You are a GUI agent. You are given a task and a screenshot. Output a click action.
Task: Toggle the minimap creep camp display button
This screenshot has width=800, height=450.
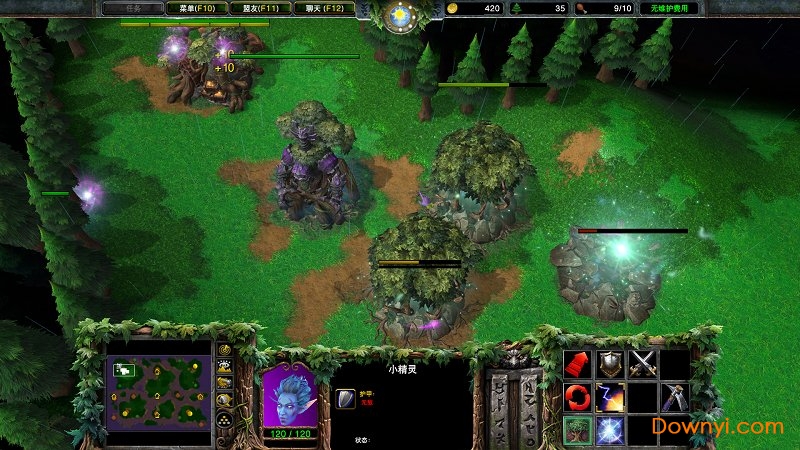[x=225, y=400]
